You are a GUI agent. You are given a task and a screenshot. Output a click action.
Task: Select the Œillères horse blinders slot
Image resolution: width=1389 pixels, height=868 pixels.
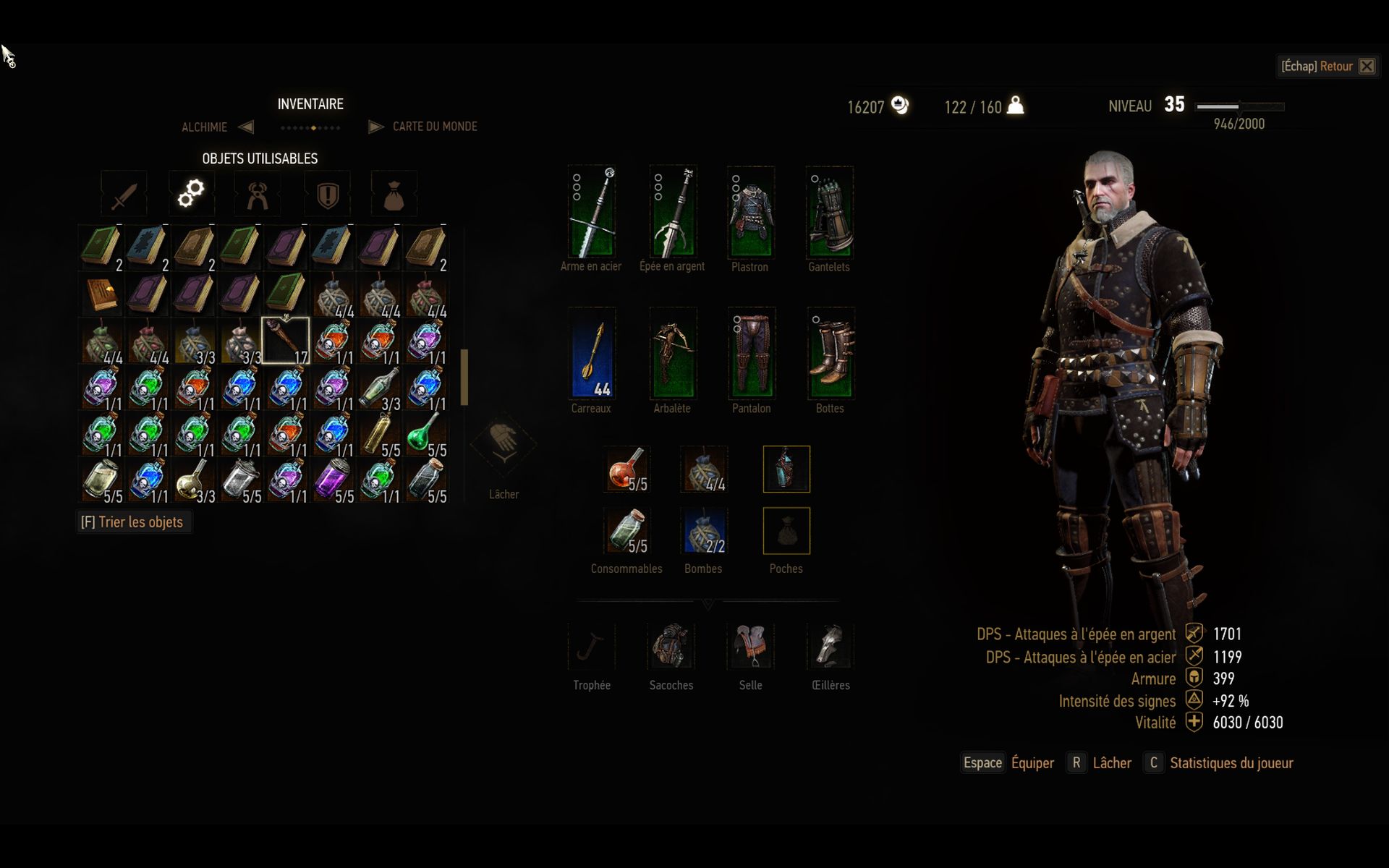830,646
